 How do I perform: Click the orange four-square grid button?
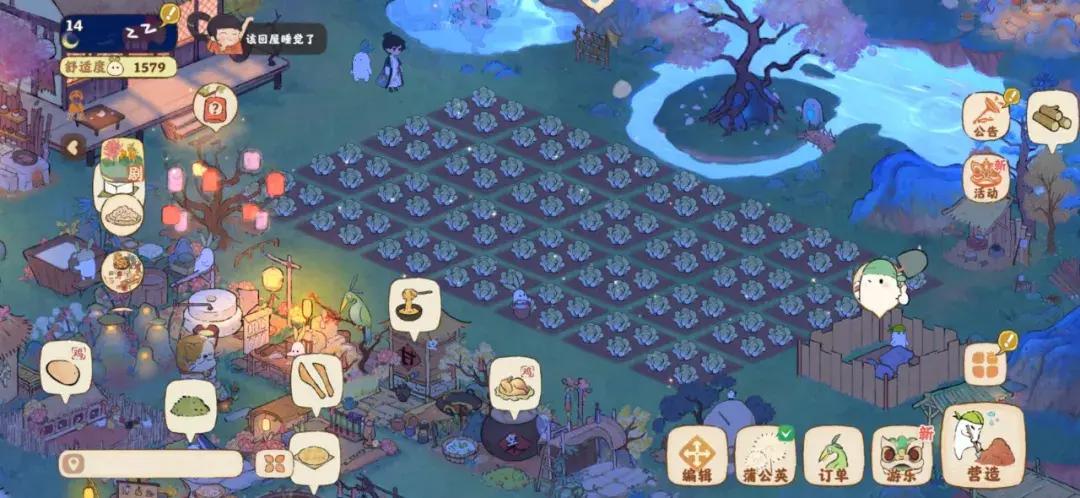[x=986, y=364]
